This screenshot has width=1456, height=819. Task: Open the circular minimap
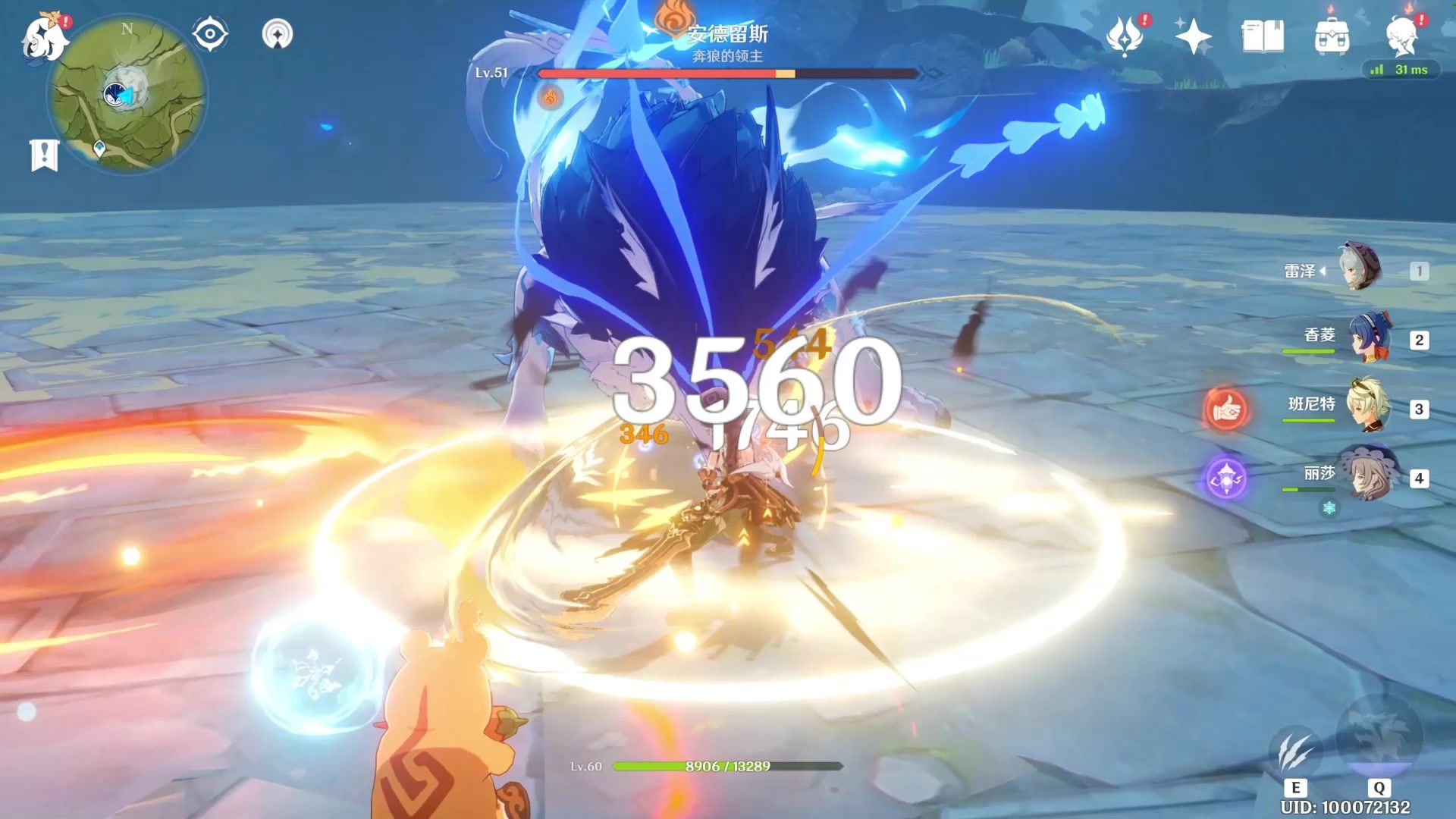pos(127,94)
